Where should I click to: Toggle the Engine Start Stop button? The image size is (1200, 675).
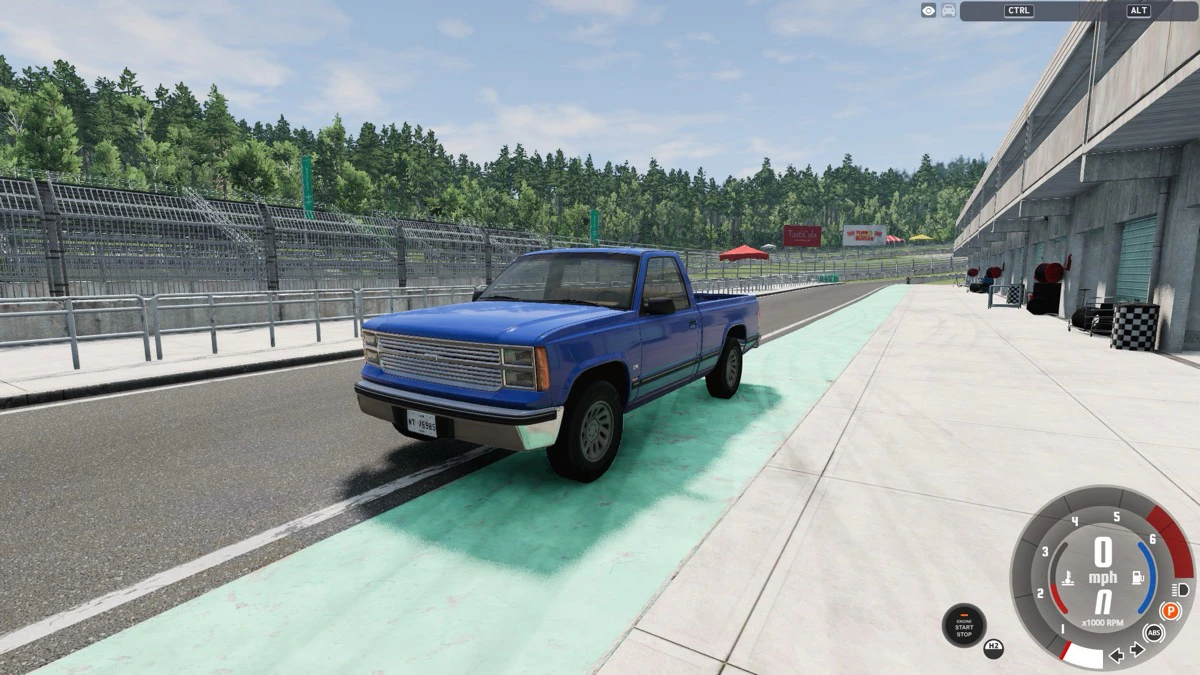point(964,626)
